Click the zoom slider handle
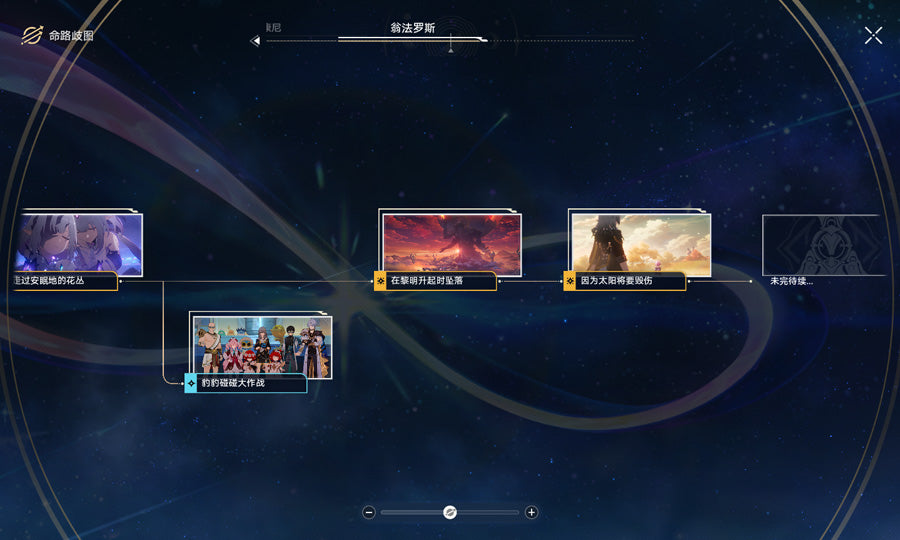This screenshot has width=900, height=540. click(x=450, y=512)
